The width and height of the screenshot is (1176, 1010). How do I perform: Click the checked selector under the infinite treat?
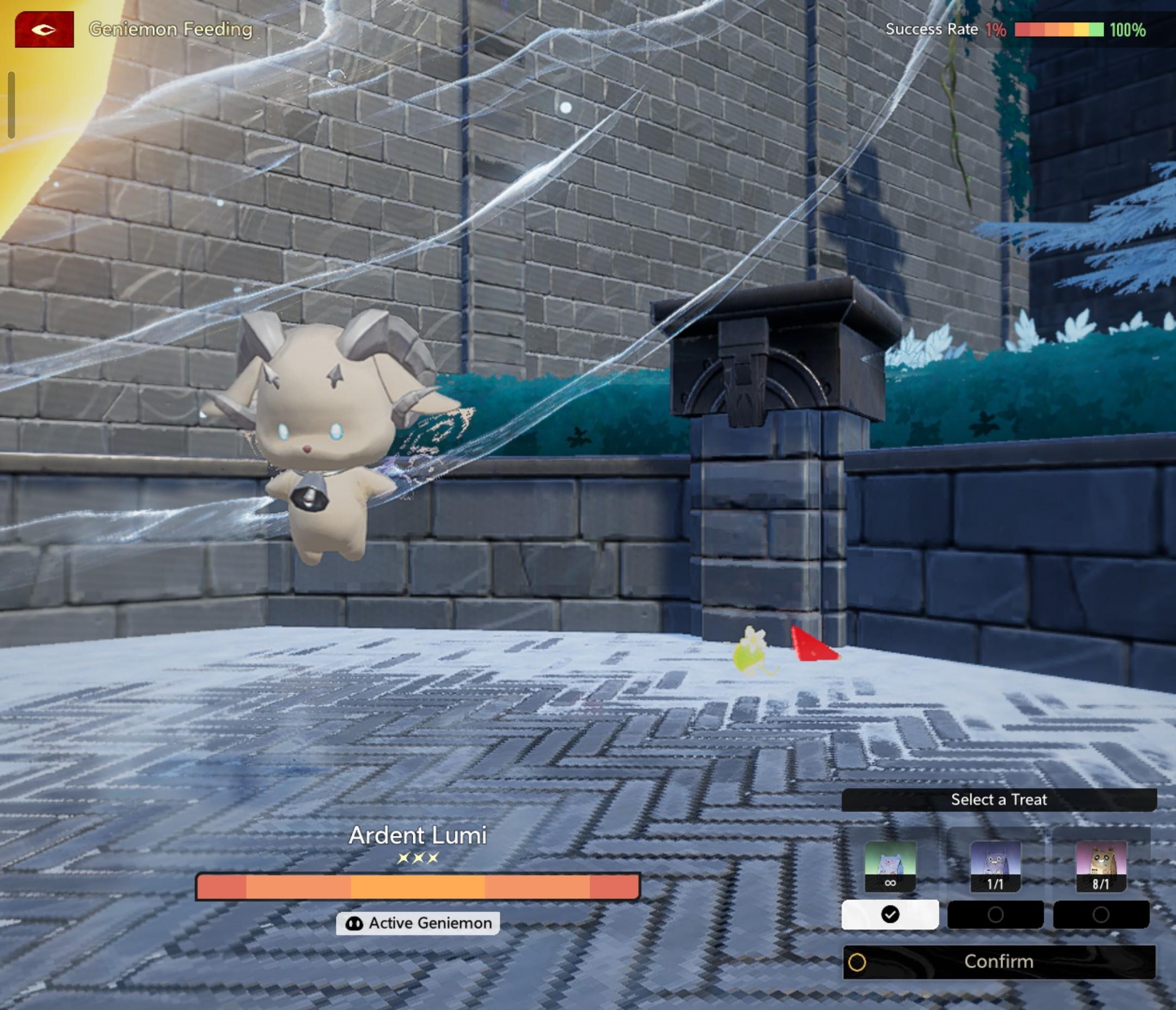[890, 915]
